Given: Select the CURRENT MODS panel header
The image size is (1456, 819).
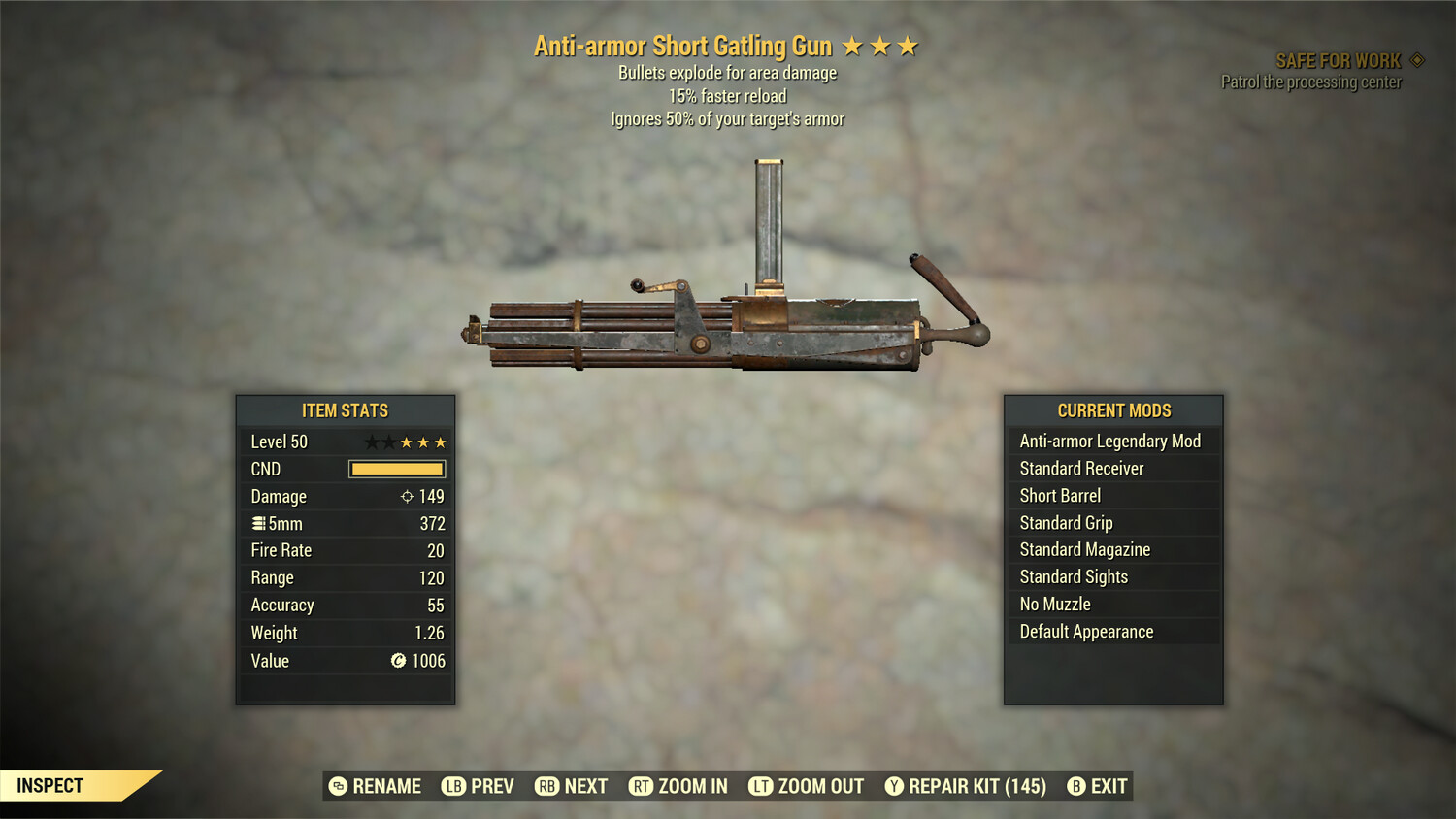Looking at the screenshot, I should [1112, 410].
